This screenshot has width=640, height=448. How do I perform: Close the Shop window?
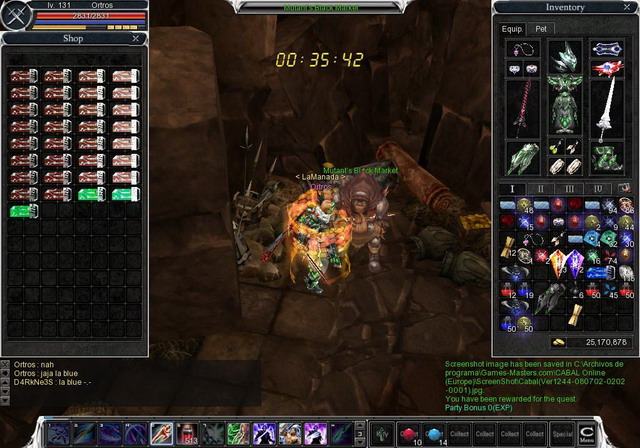136,39
